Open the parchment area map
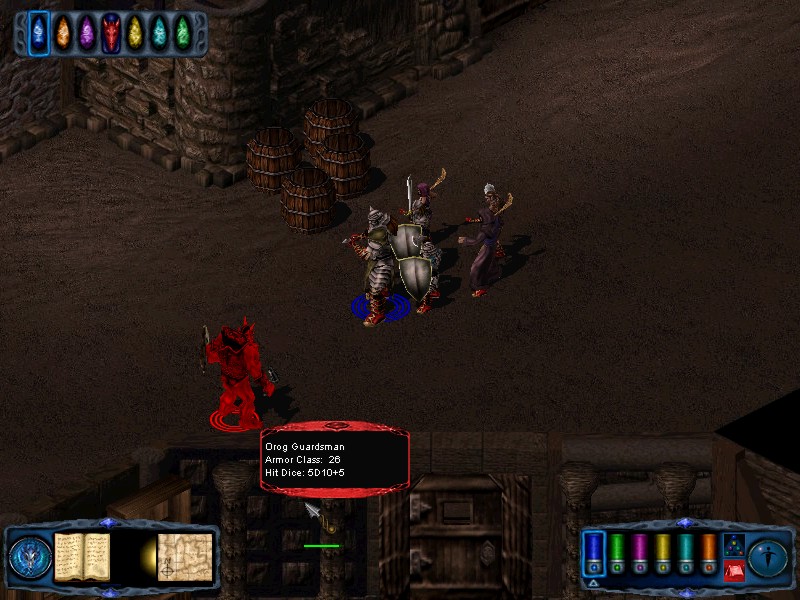Image resolution: width=800 pixels, height=600 pixels. tap(185, 557)
